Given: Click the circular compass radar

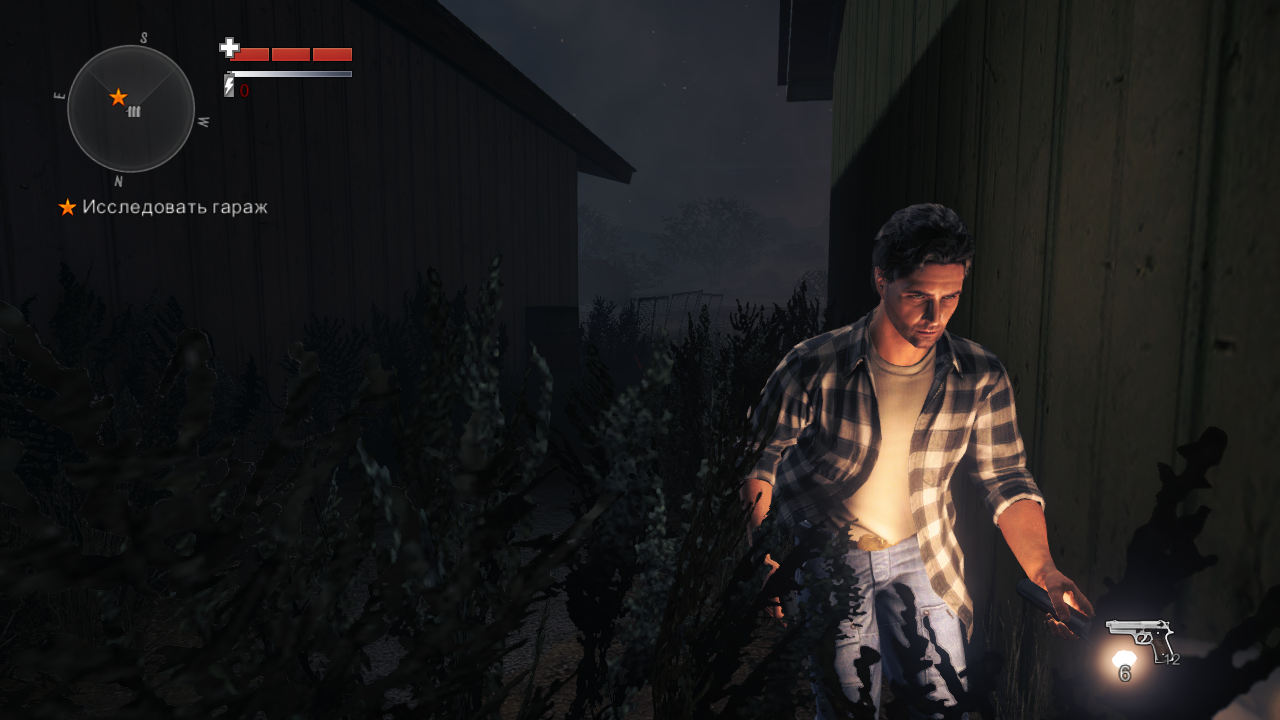Looking at the screenshot, I should pyautogui.click(x=131, y=109).
